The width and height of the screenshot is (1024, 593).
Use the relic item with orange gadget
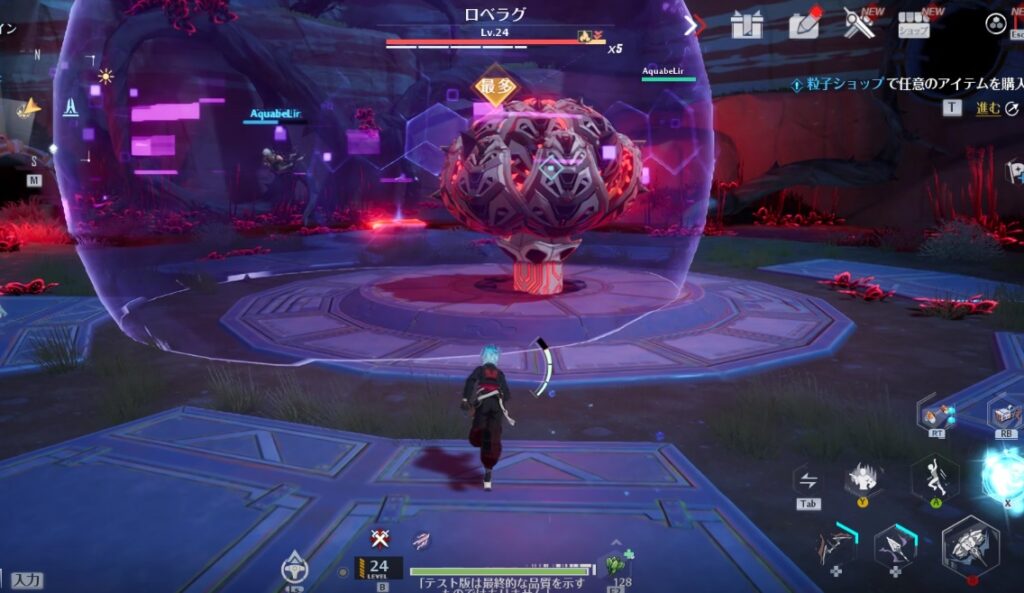point(939,413)
